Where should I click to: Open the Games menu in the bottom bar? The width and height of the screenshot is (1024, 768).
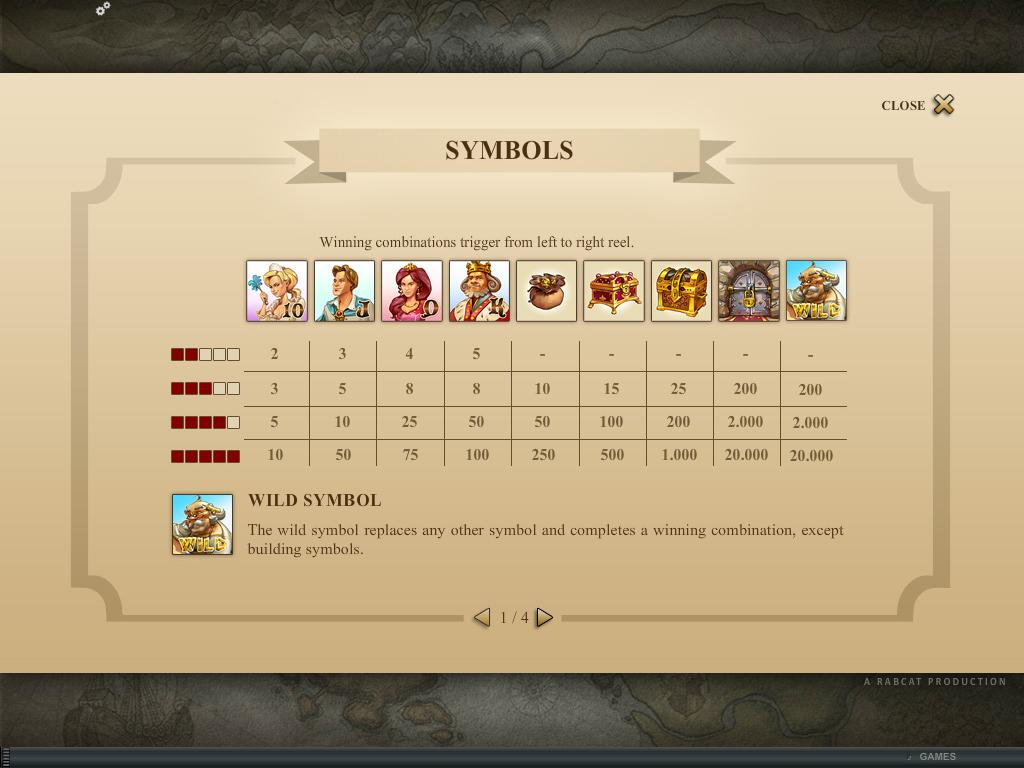click(937, 757)
